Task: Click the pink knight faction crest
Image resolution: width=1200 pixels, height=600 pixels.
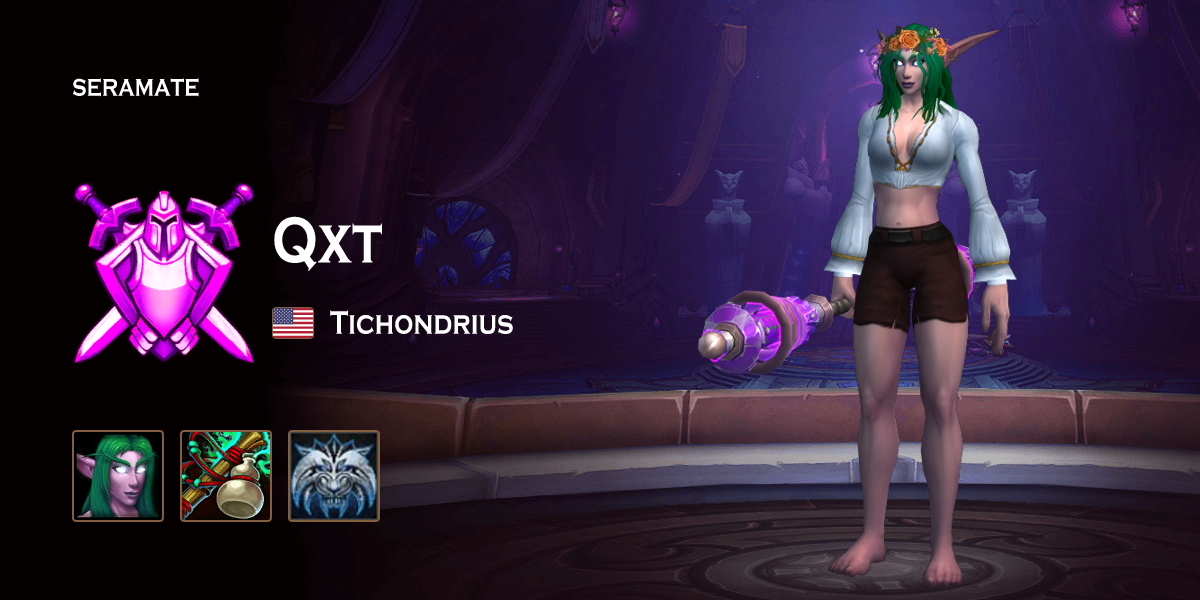Action: click(x=164, y=271)
